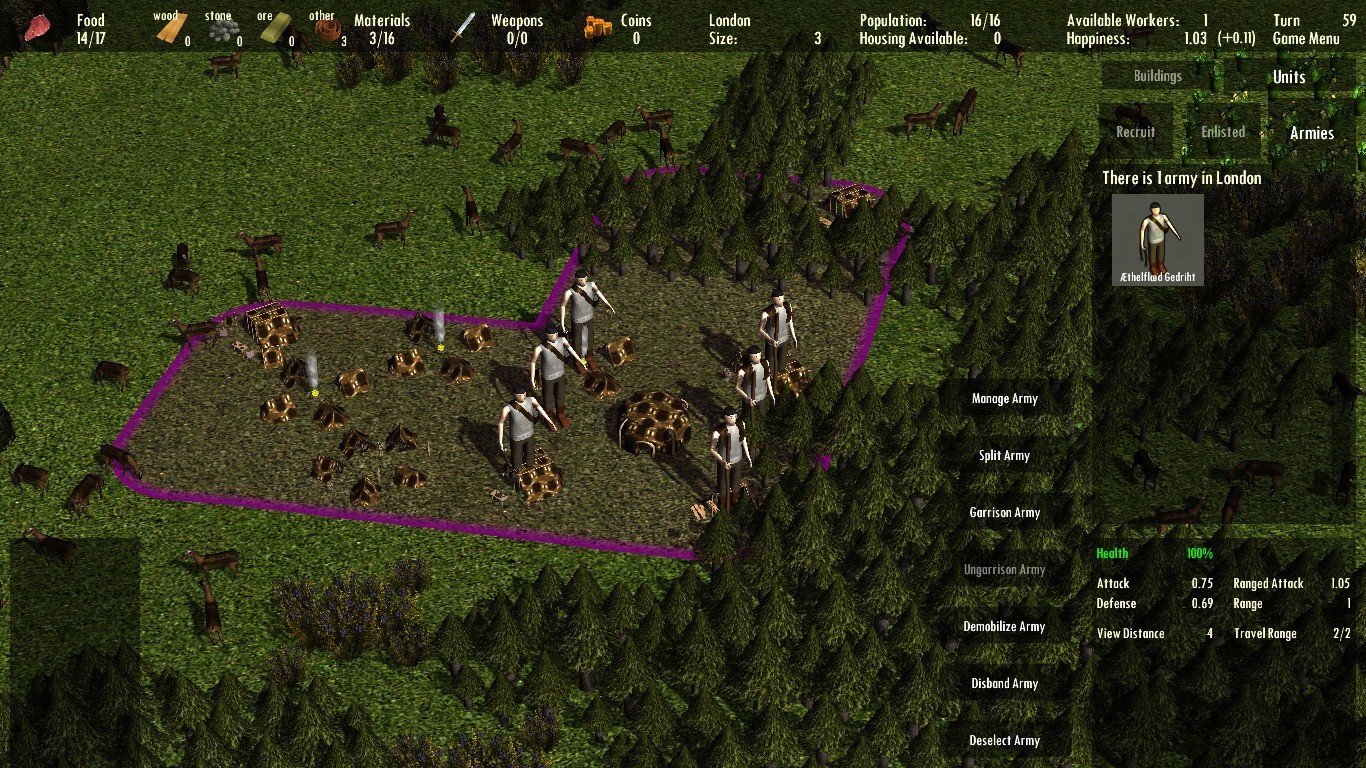Viewport: 1366px width, 768px height.
Task: Toggle to the Buildings panel
Action: pos(1157,75)
